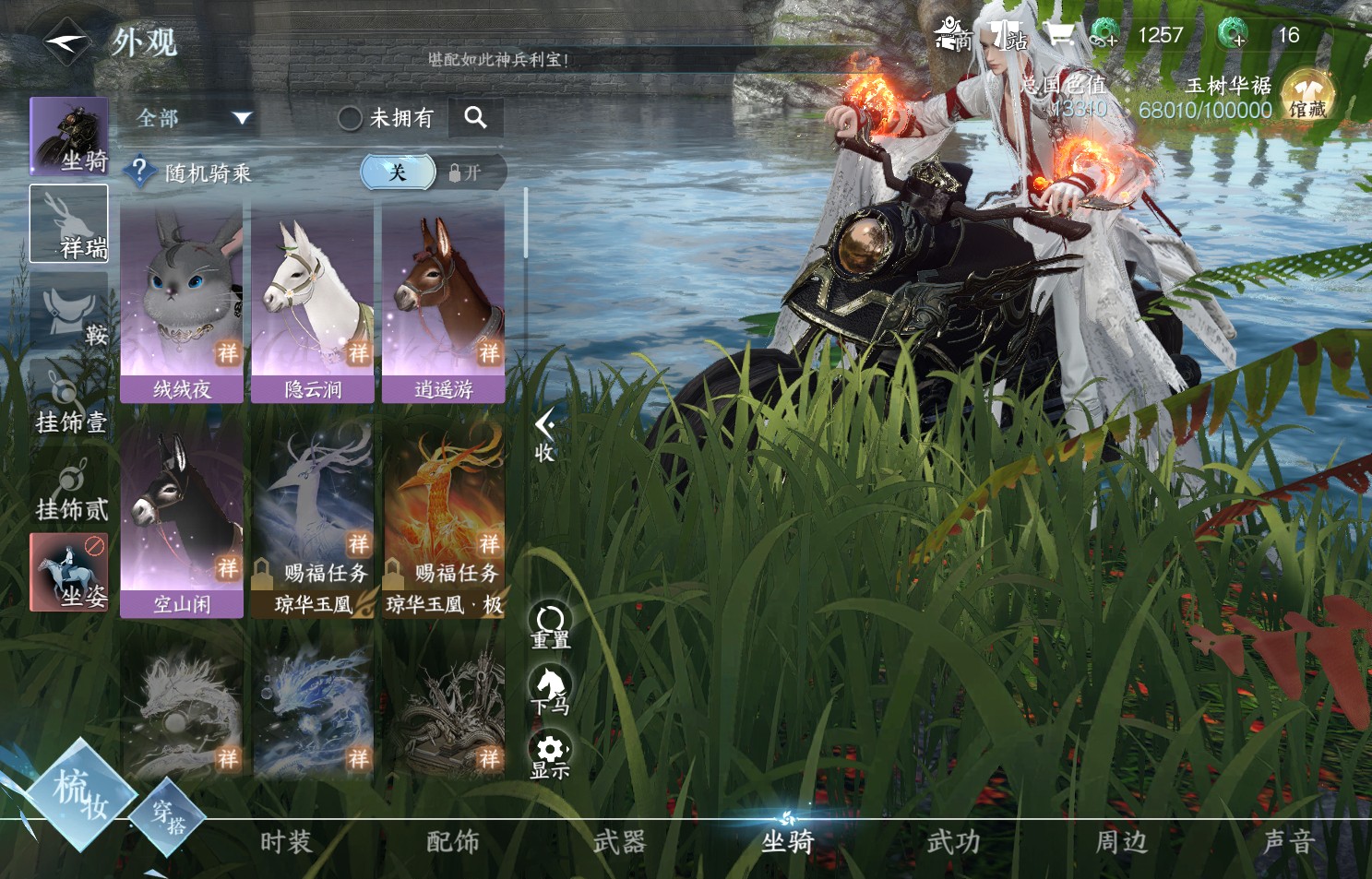The width and height of the screenshot is (1372, 879).
Task: Click the 重置 reset button
Action: click(550, 627)
